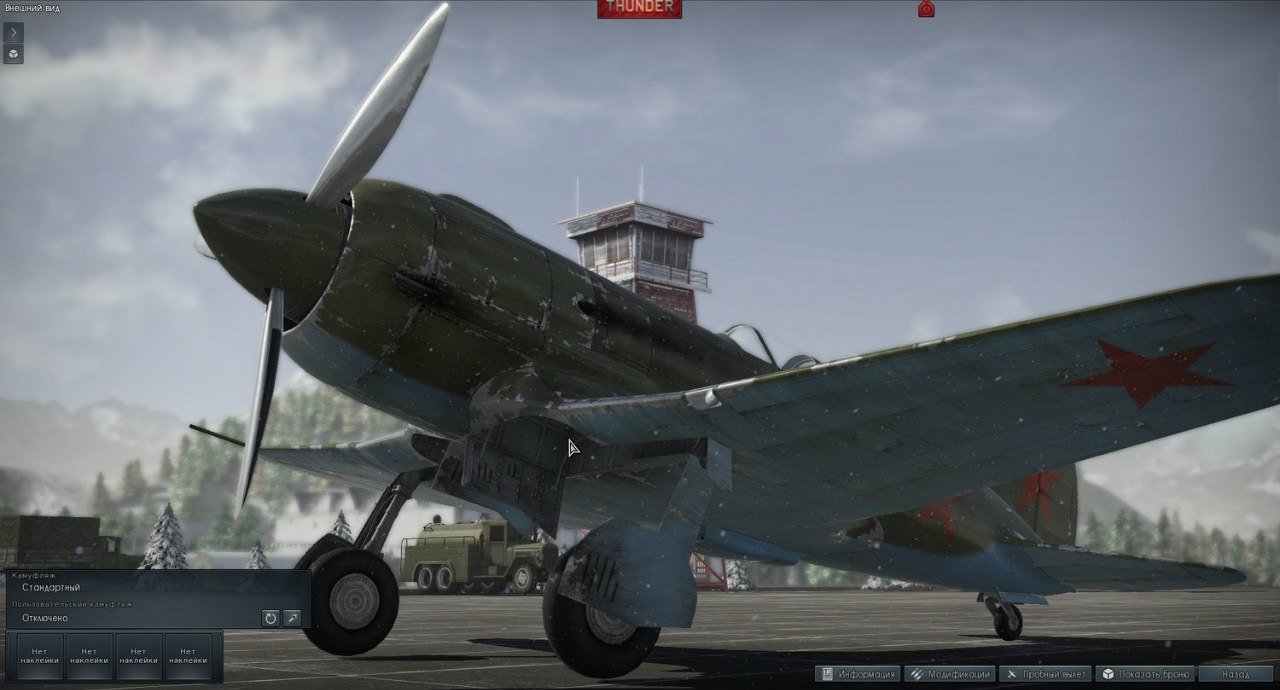This screenshot has height=690, width=1280.
Task: Click the cube icon in top-left panel
Action: pos(13,53)
